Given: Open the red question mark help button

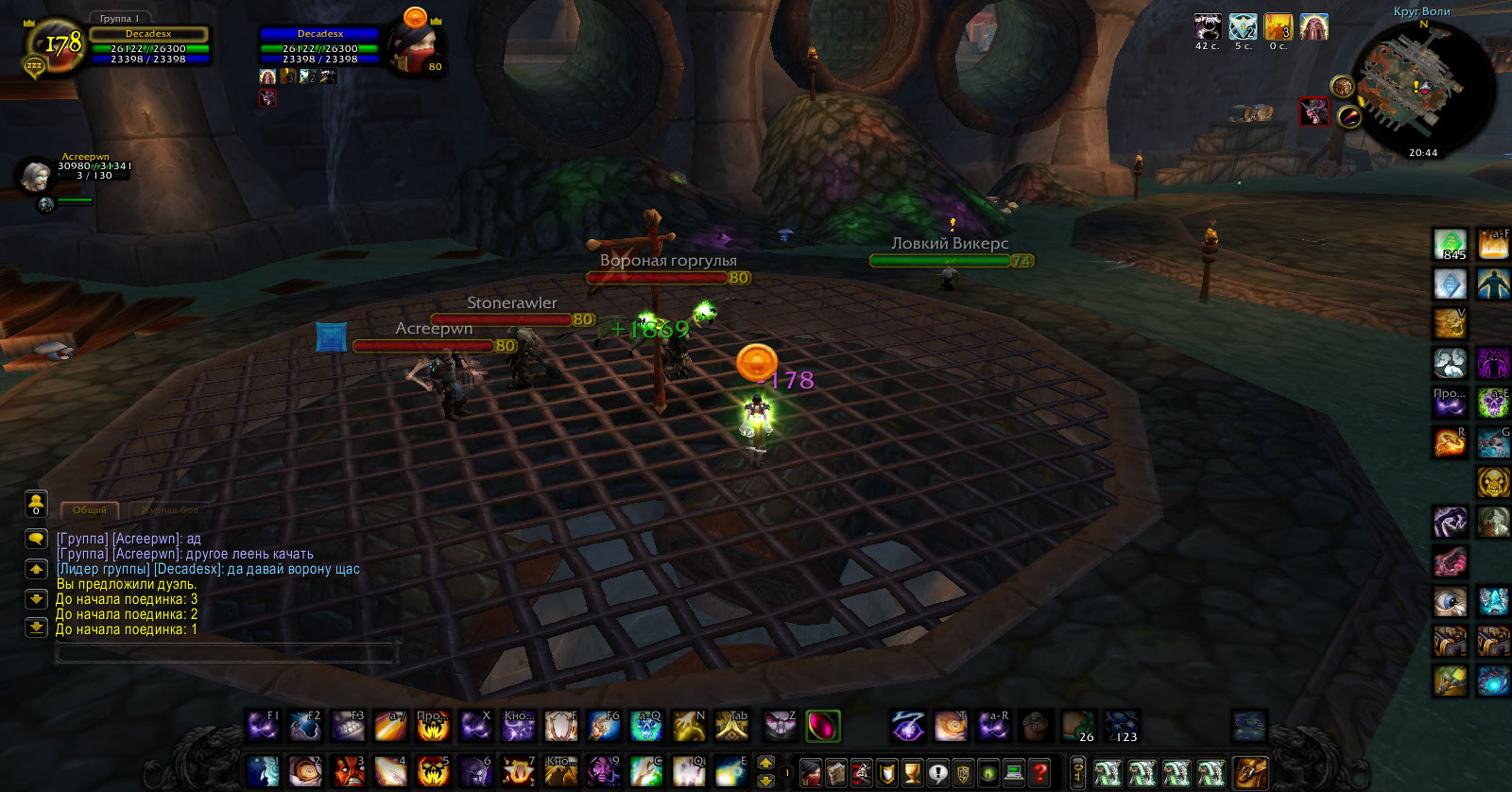Looking at the screenshot, I should (1039, 773).
